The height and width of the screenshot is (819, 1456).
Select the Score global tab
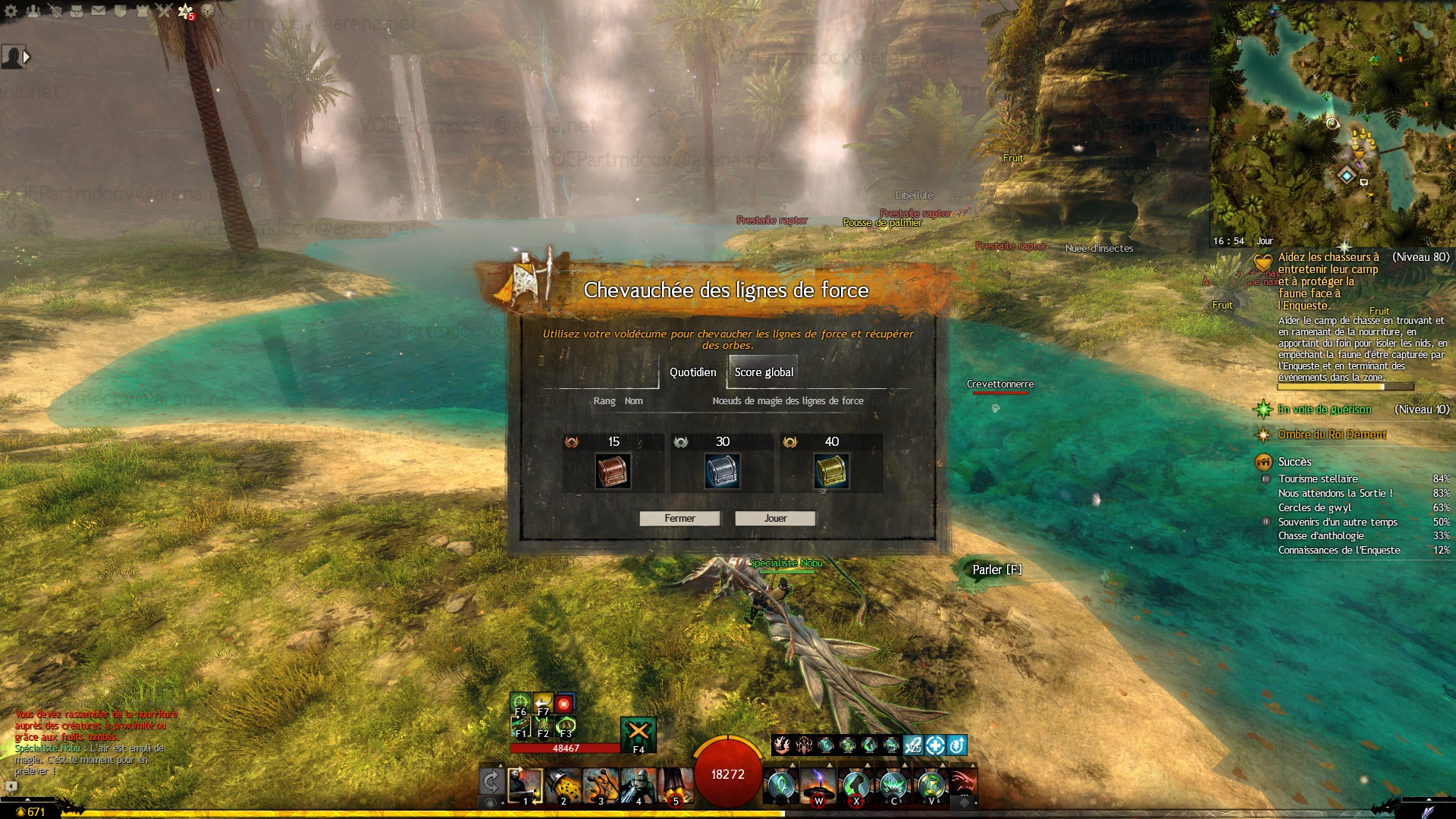pos(763,372)
